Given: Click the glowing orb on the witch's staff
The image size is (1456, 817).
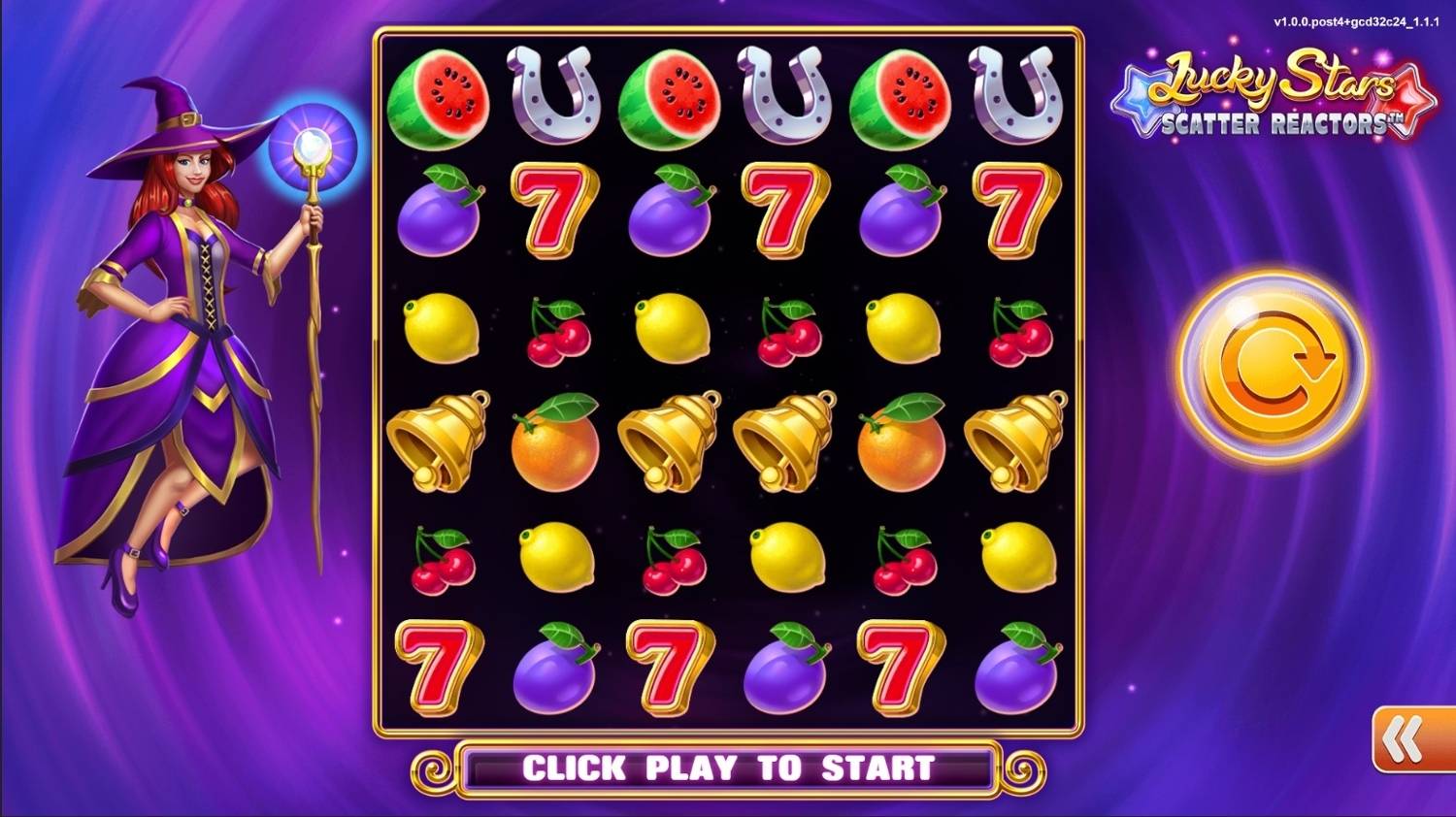Looking at the screenshot, I should click(311, 146).
